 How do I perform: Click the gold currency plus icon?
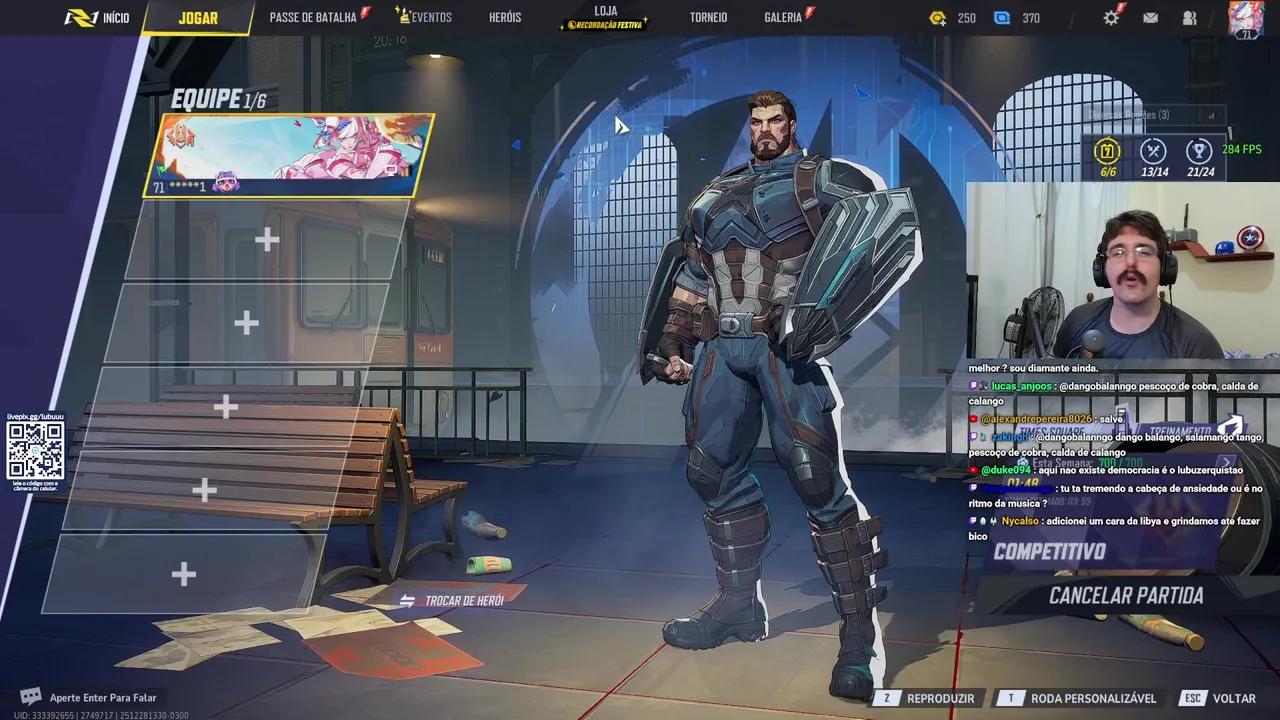pyautogui.click(x=938, y=17)
